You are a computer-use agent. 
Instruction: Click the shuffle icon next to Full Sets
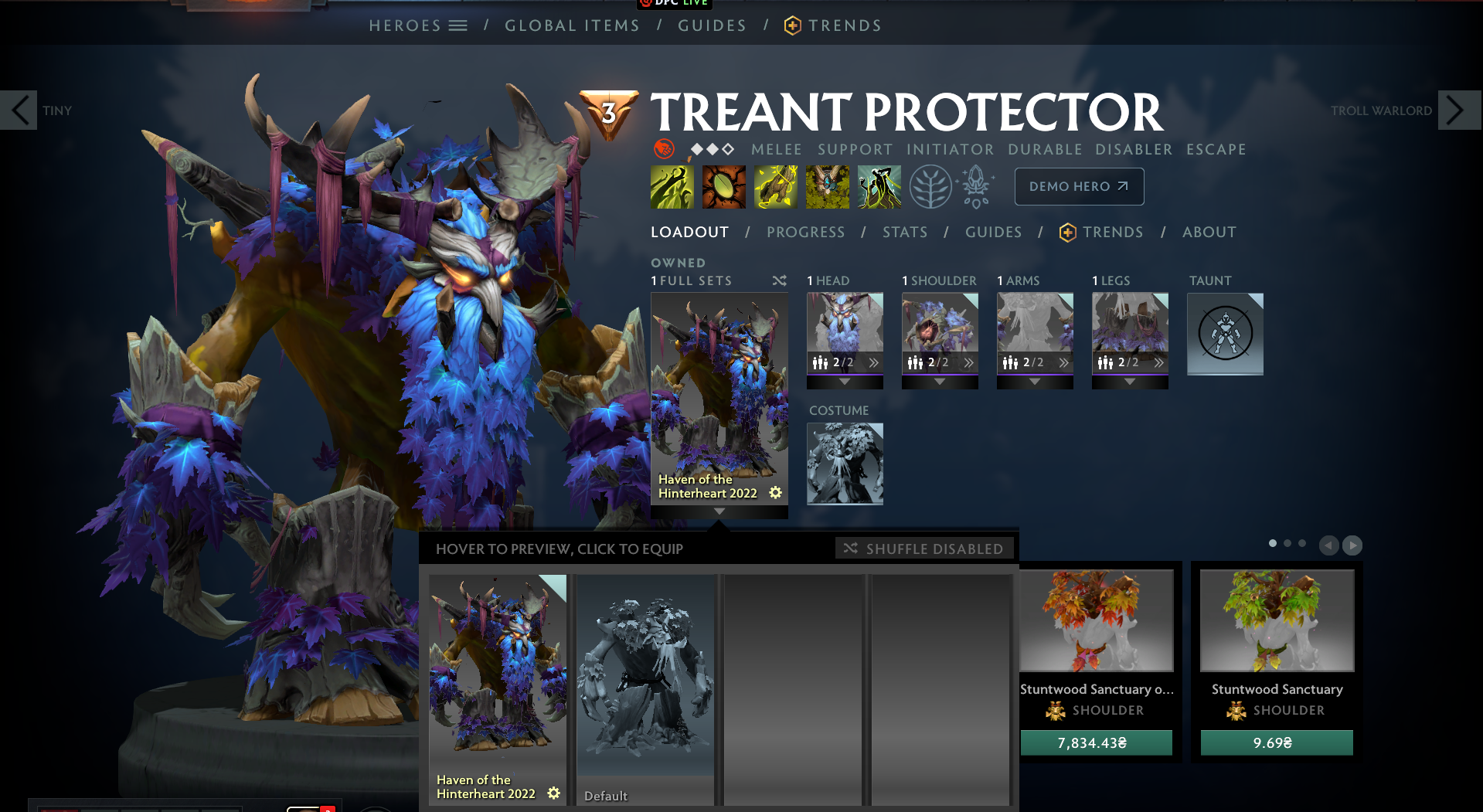pos(779,280)
